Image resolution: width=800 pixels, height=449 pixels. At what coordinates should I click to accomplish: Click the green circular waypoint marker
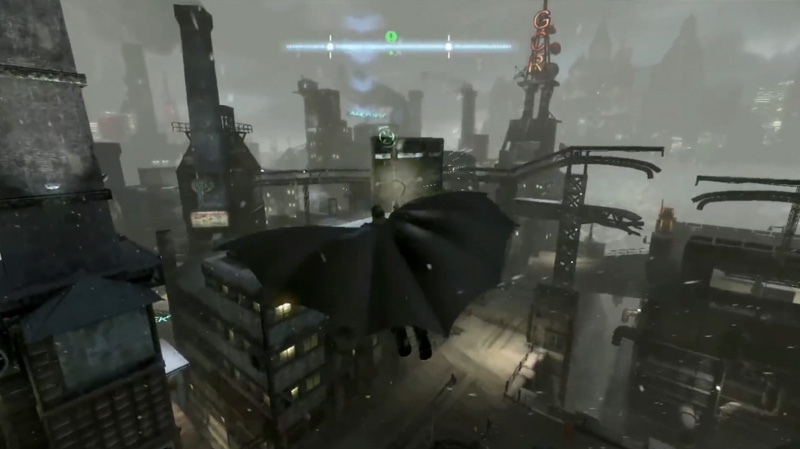[x=386, y=137]
